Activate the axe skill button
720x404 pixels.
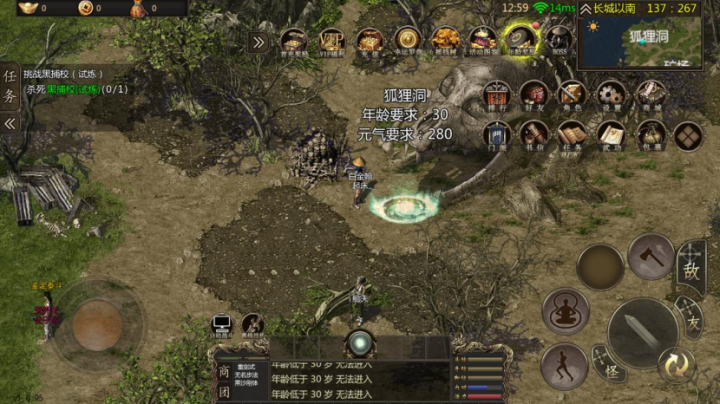pyautogui.click(x=651, y=256)
